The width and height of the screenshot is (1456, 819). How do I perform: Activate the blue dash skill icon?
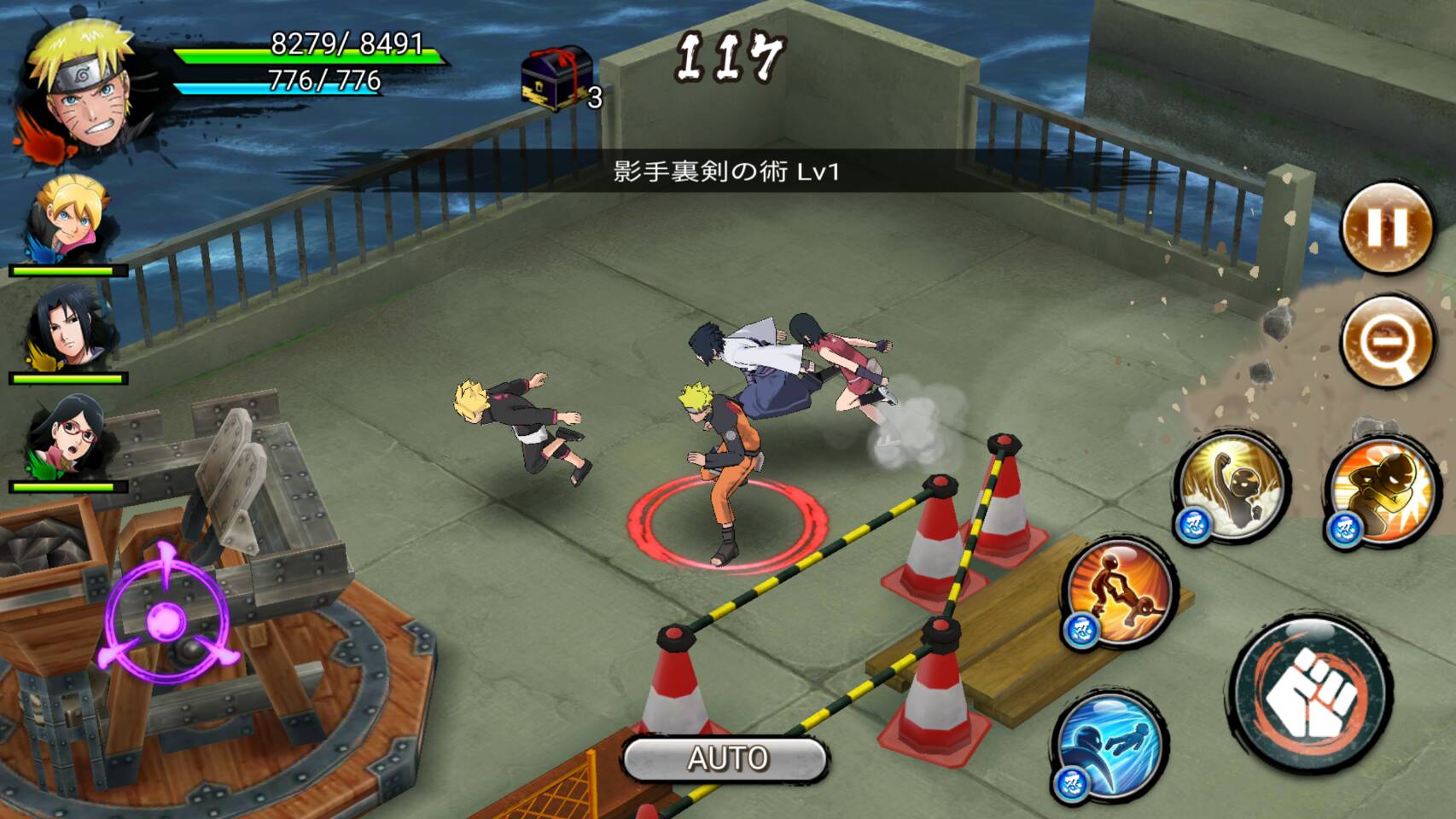click(1109, 744)
